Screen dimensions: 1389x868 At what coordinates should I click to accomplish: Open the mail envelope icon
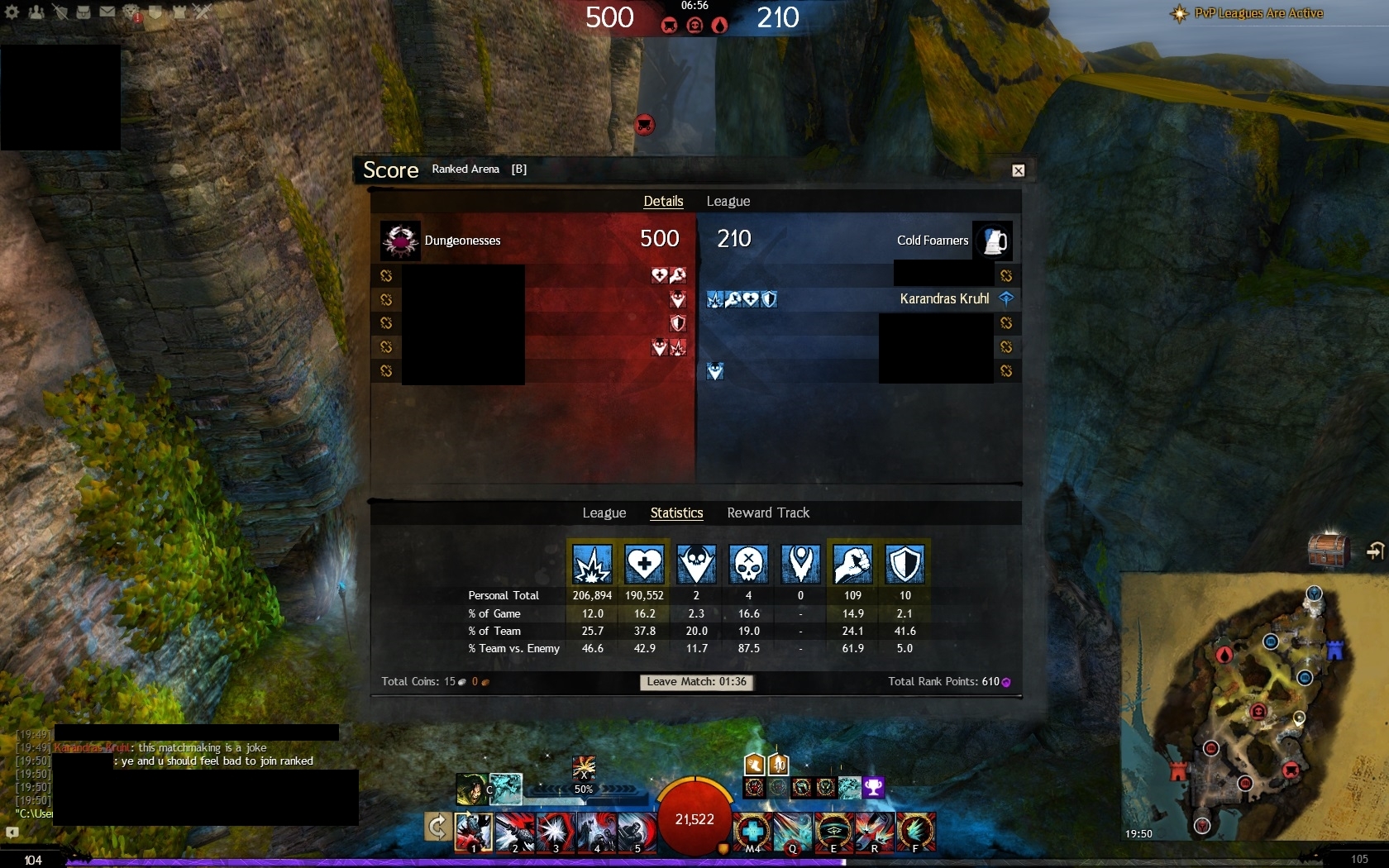click(x=107, y=12)
